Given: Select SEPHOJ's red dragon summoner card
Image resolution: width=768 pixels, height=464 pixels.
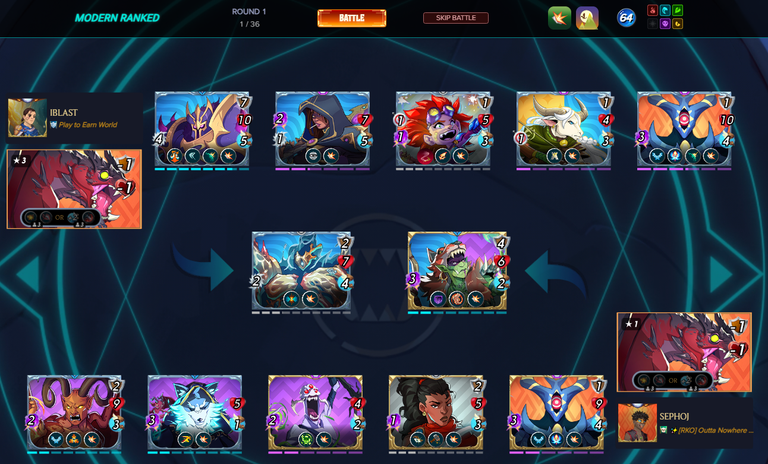Looking at the screenshot, I should 684,351.
